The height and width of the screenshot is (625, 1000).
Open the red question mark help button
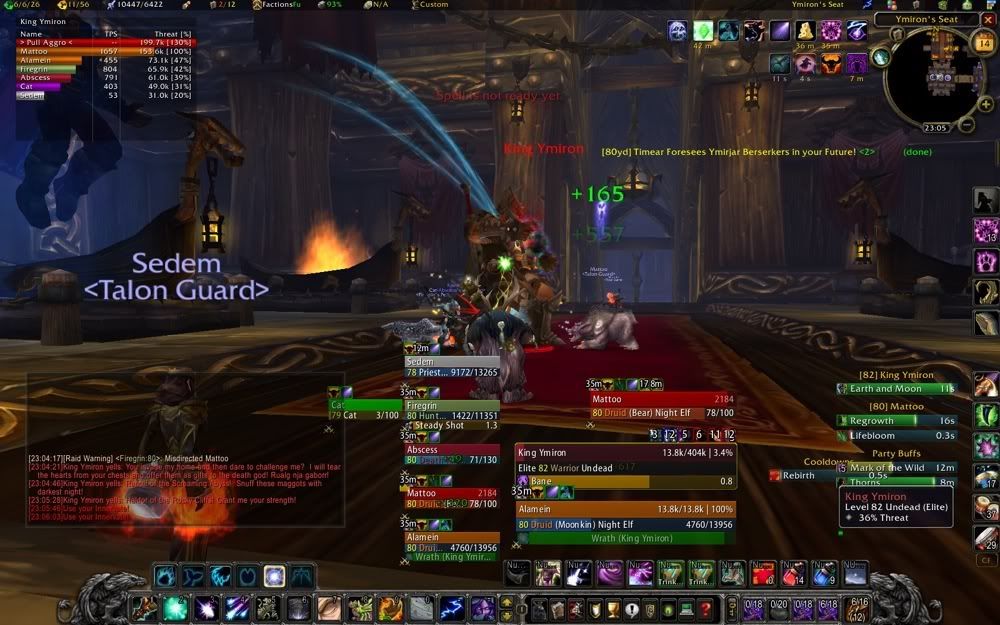(705, 608)
